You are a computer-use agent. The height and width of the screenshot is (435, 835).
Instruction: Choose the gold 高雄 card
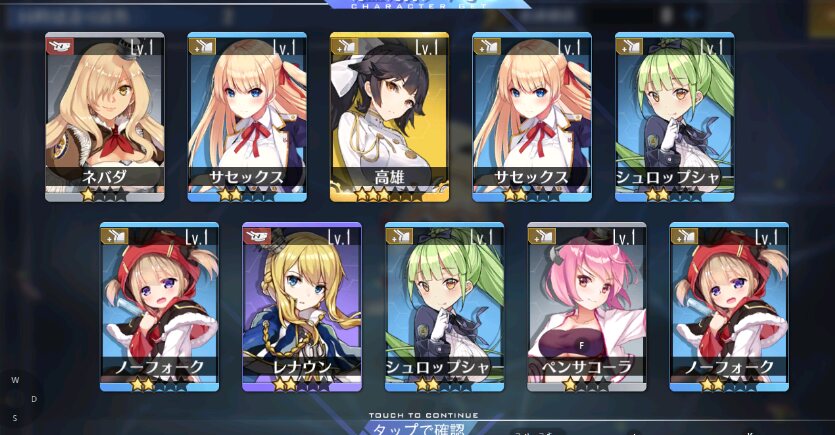tap(389, 116)
